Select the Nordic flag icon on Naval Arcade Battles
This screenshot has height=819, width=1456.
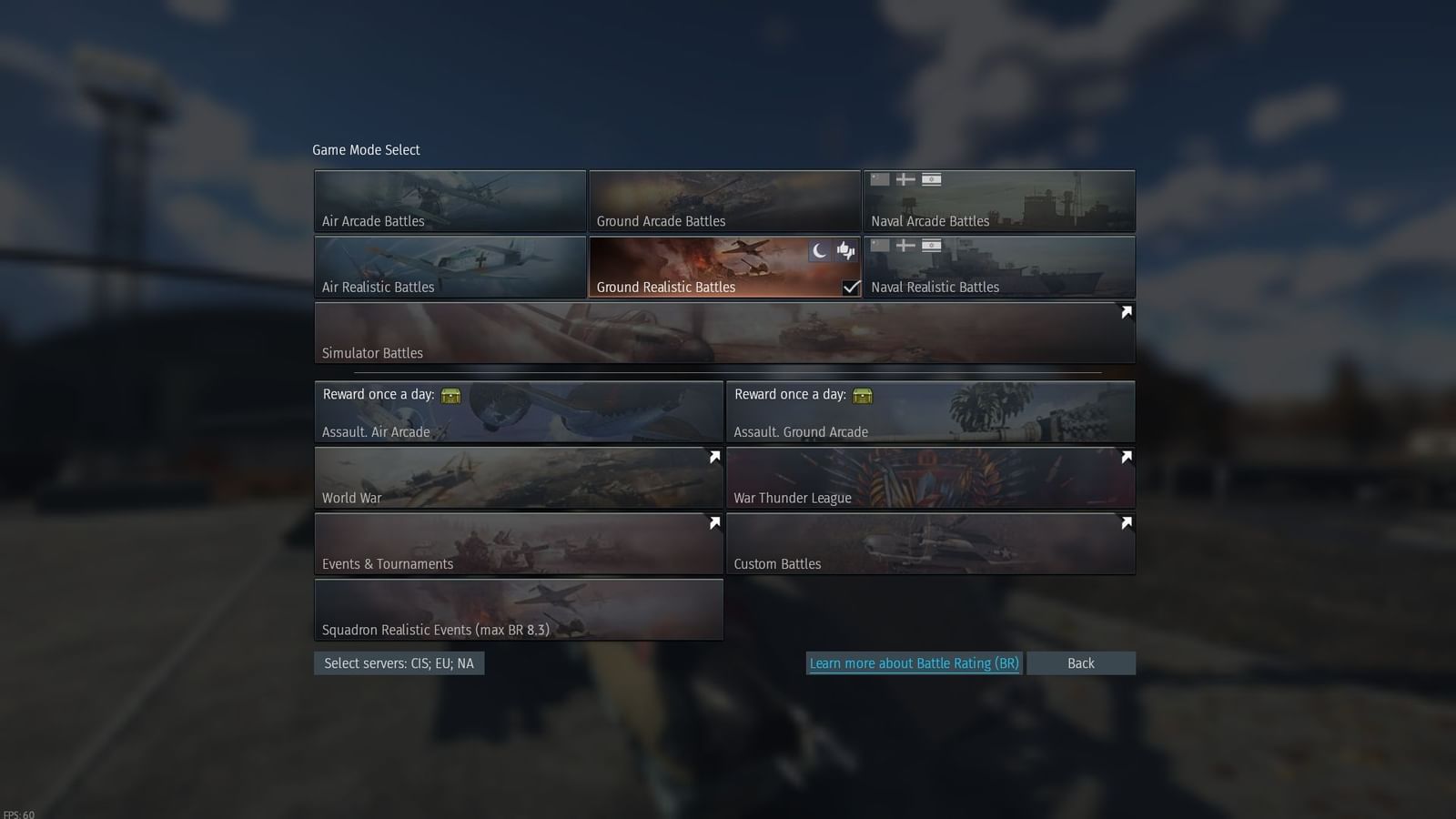(905, 179)
